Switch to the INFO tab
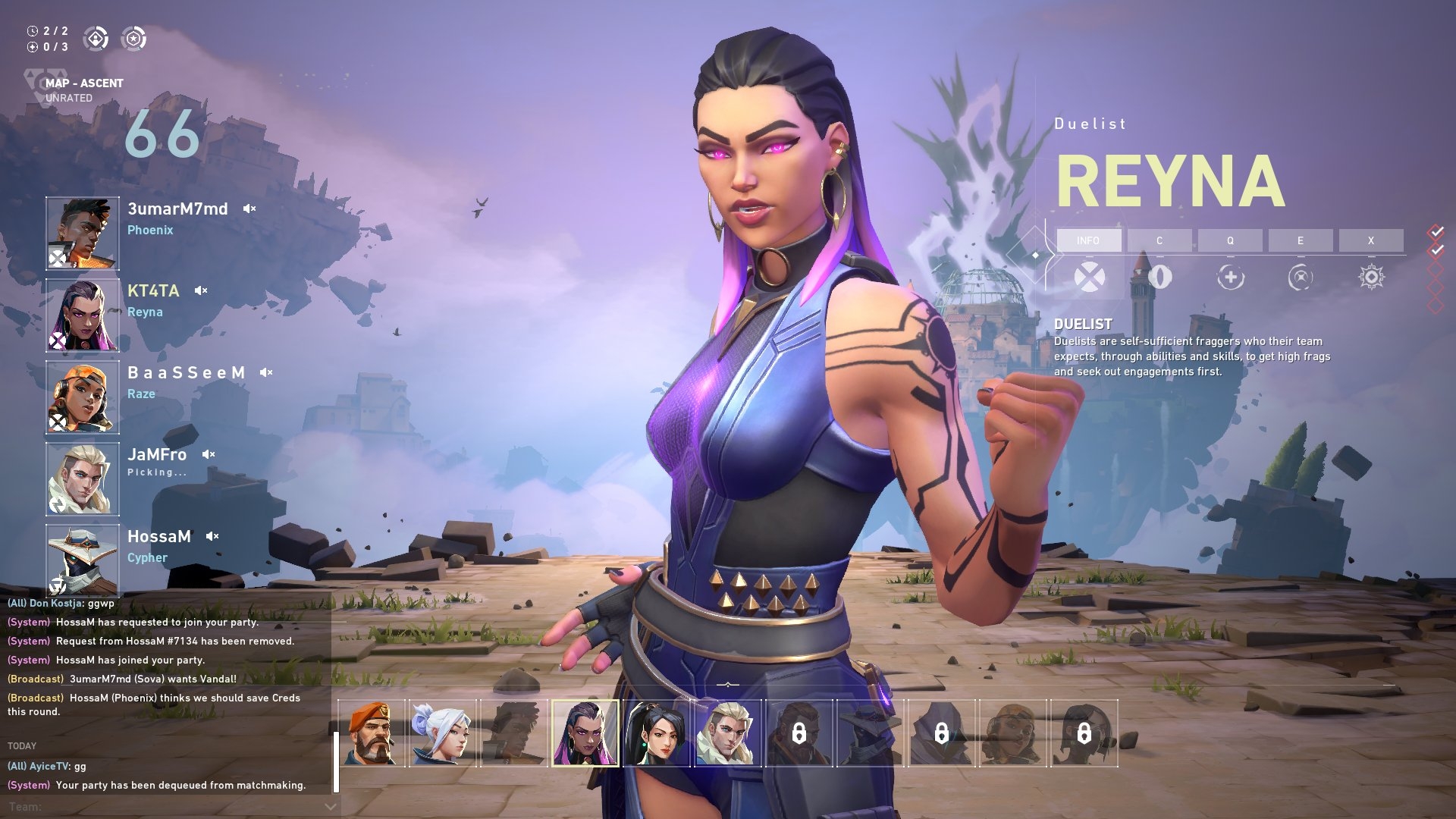The width and height of the screenshot is (1456, 819). pos(1088,240)
